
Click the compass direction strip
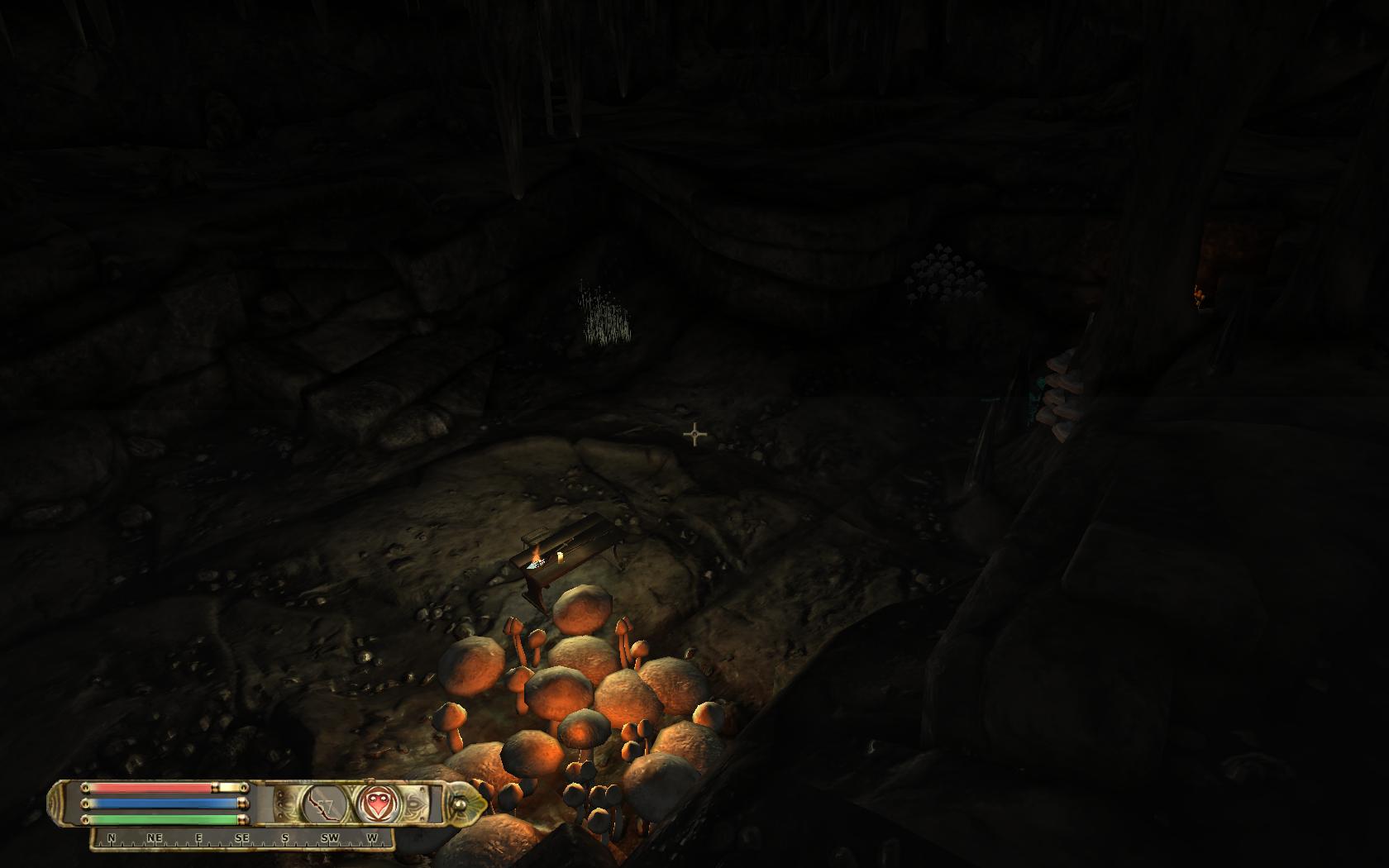[242, 838]
